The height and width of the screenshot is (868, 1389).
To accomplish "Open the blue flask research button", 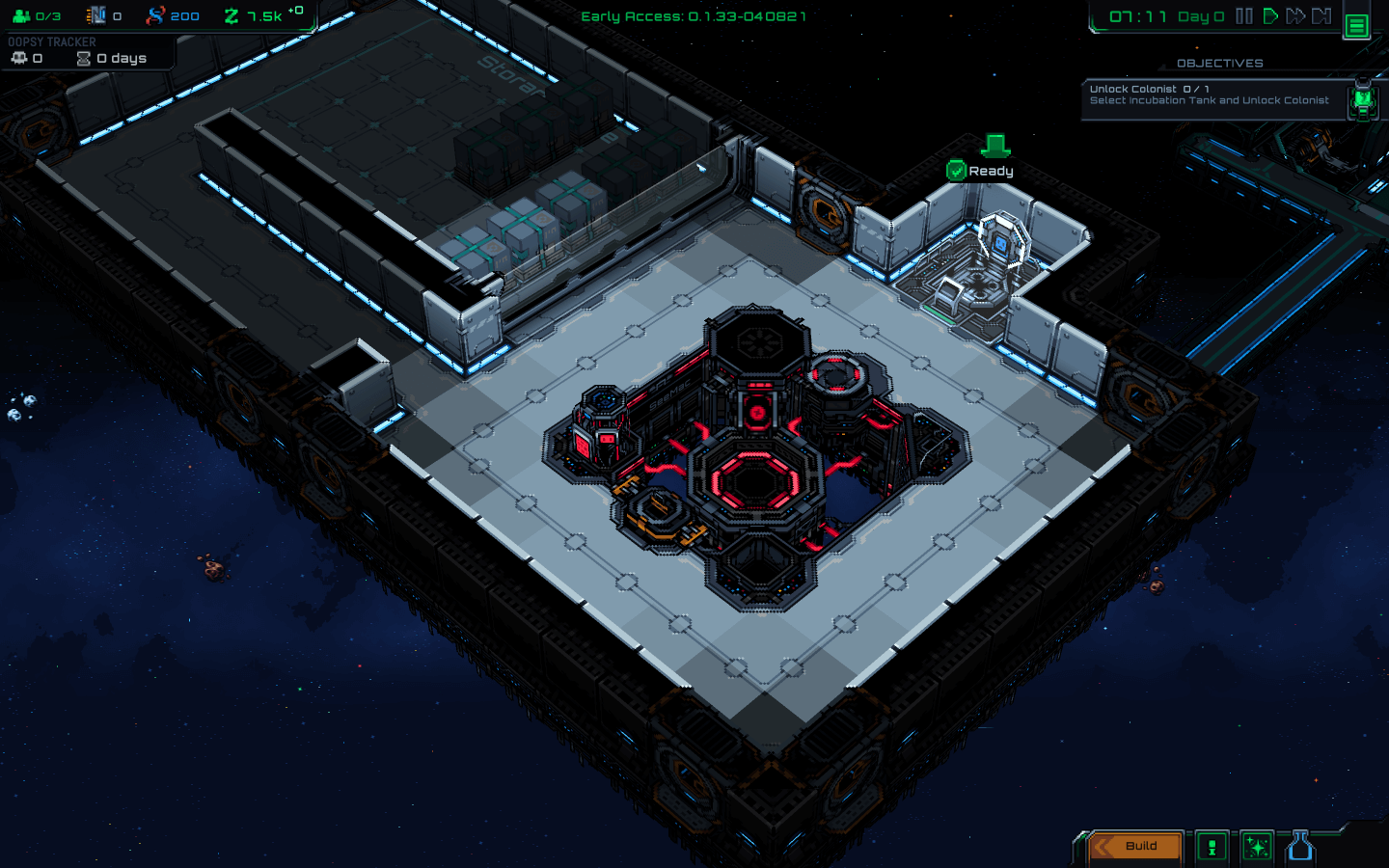I will click(1300, 846).
